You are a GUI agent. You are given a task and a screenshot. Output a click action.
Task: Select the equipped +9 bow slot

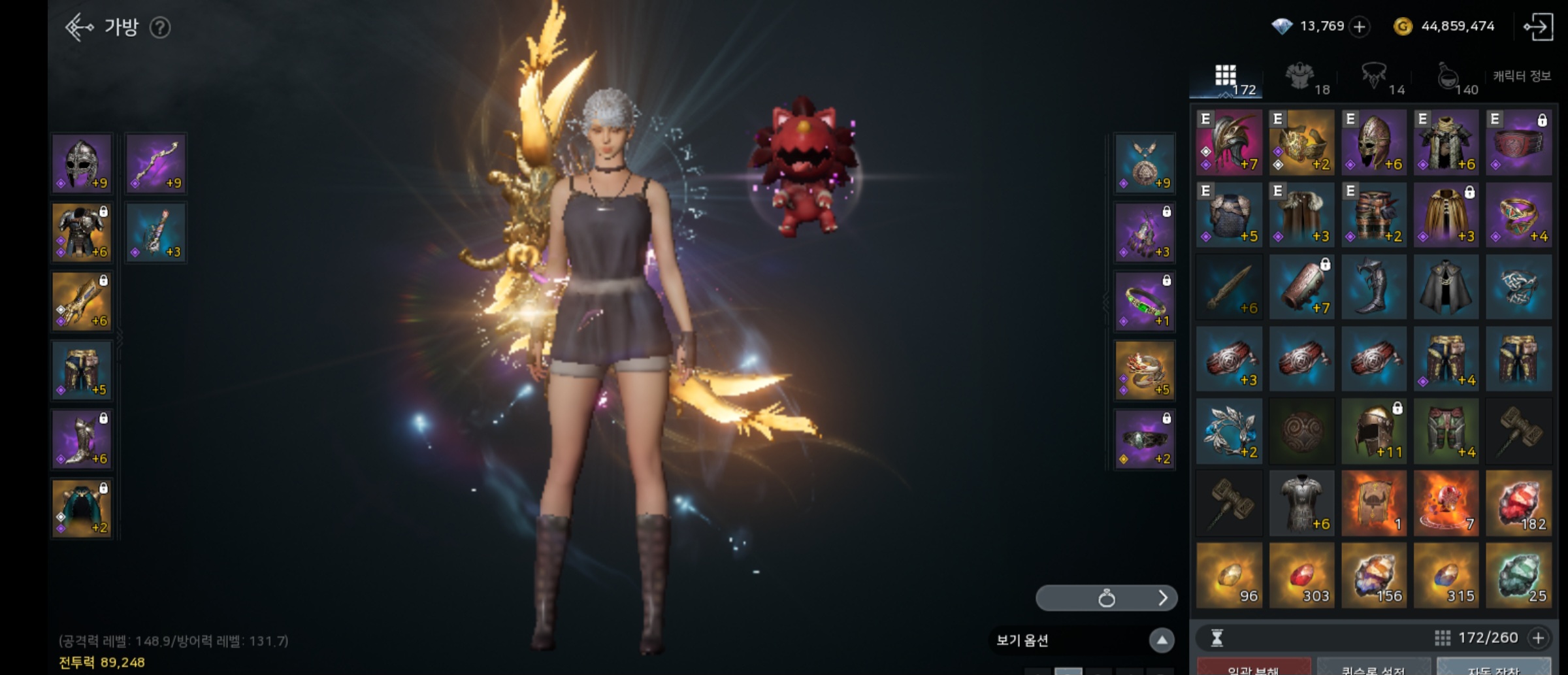(156, 163)
